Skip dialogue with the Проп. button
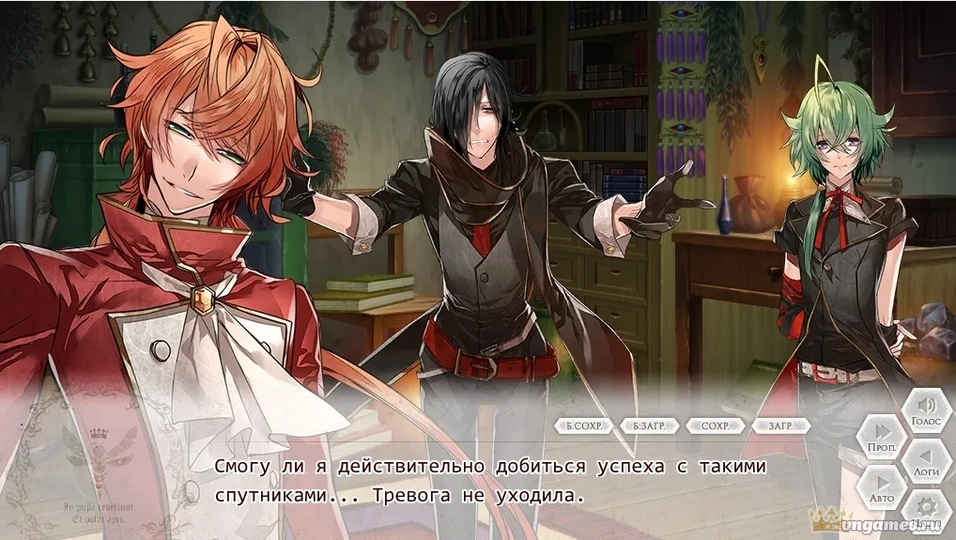 point(881,437)
